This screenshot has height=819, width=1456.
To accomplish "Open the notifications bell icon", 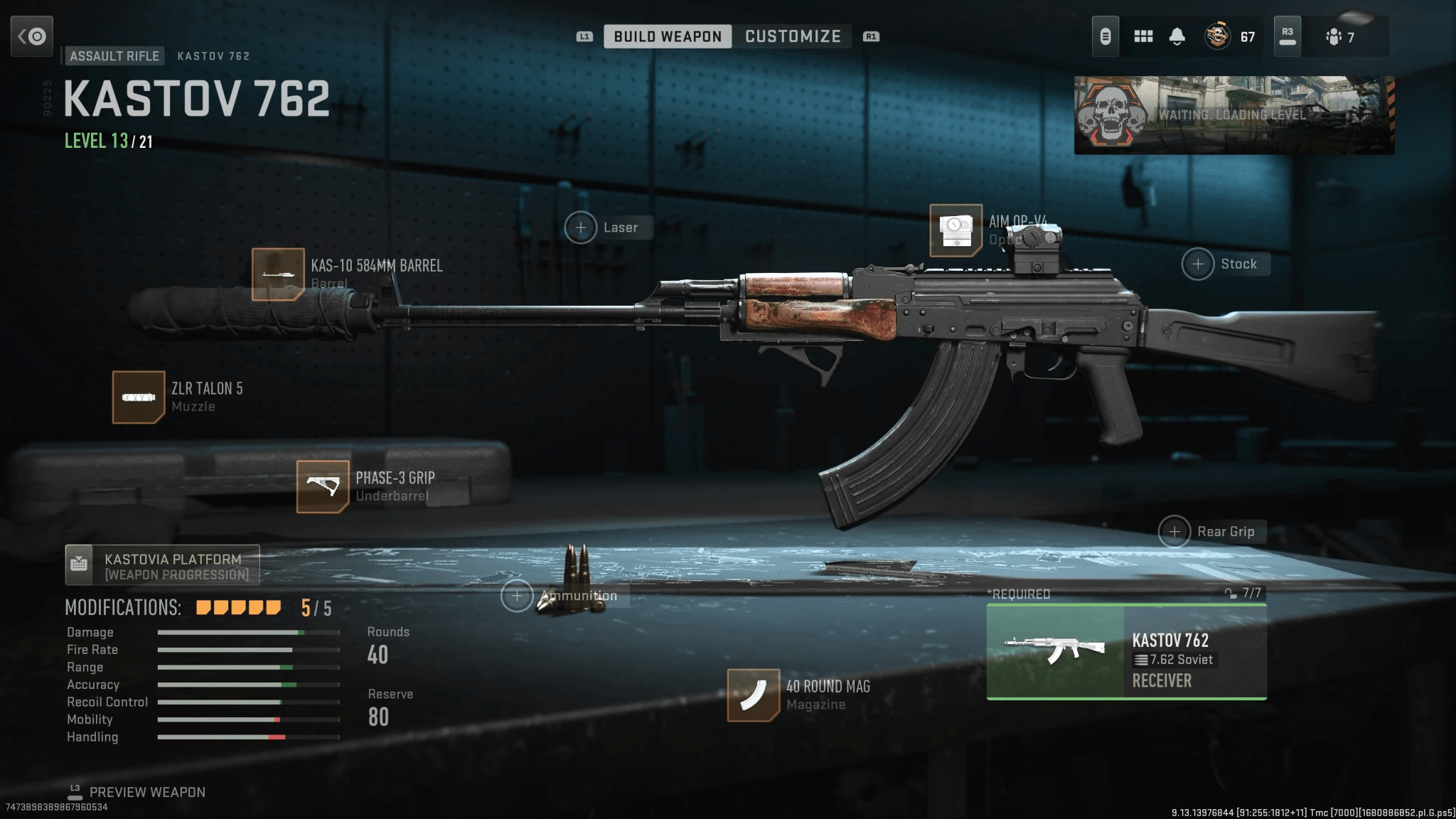I will click(1178, 35).
